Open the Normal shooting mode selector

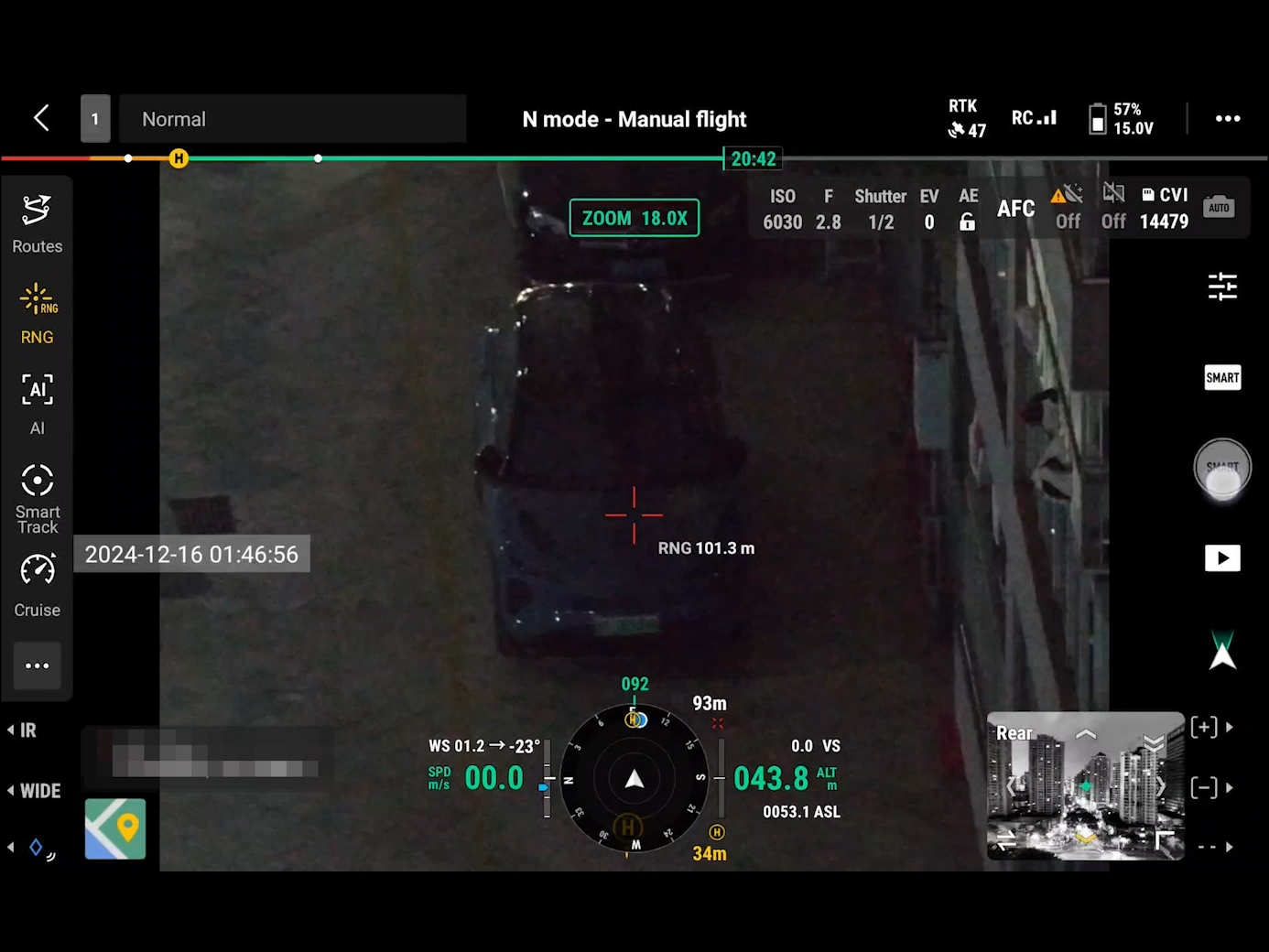coord(293,118)
